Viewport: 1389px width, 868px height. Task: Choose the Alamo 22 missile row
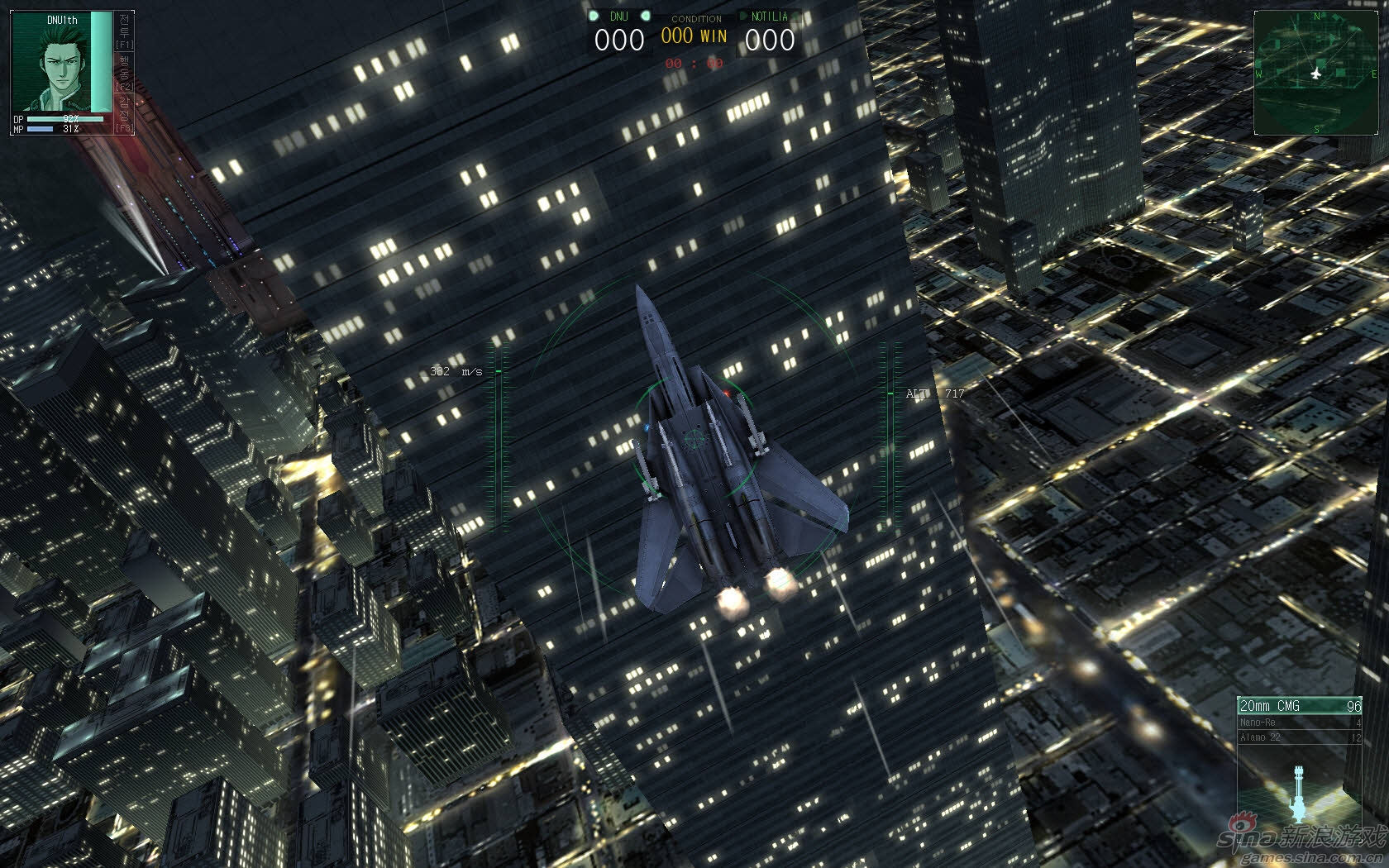click(1299, 737)
